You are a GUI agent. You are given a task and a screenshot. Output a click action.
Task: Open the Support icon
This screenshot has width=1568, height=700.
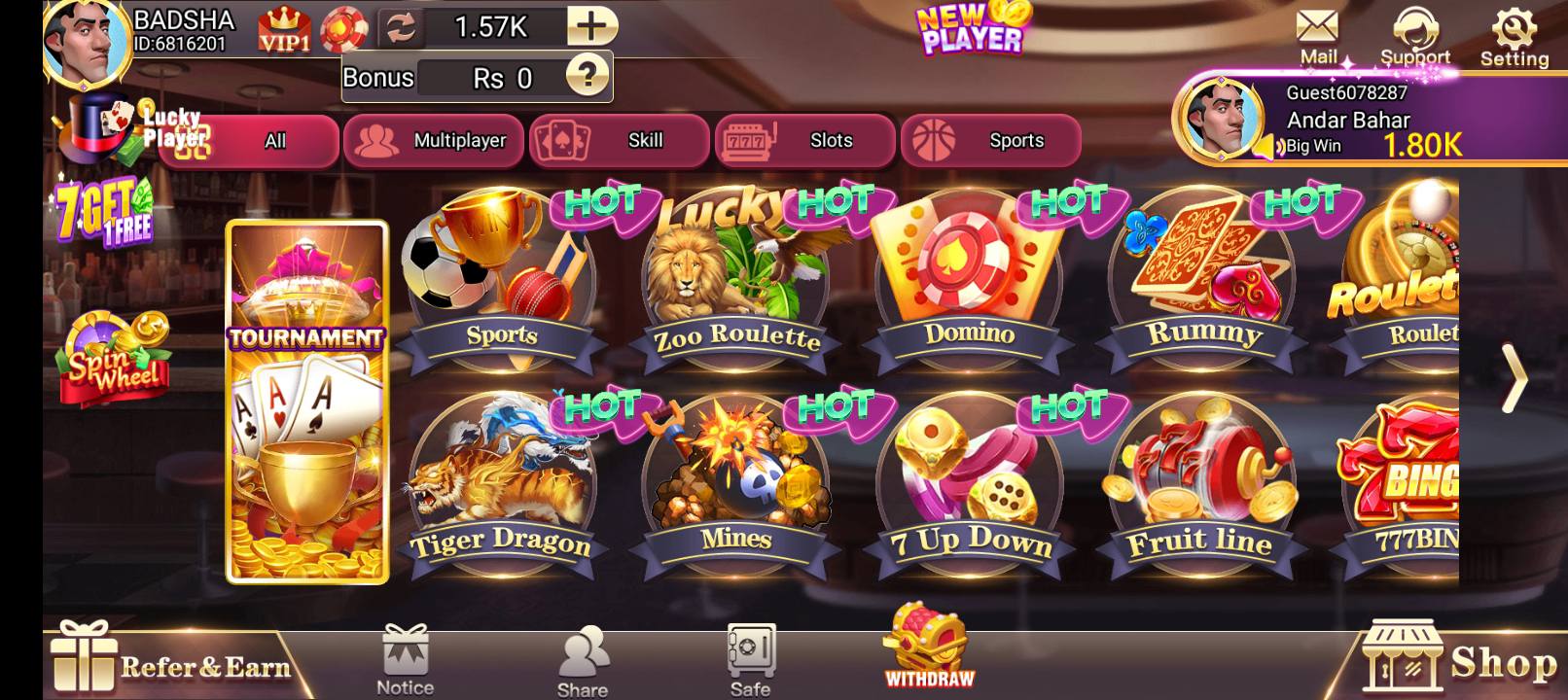click(1416, 27)
